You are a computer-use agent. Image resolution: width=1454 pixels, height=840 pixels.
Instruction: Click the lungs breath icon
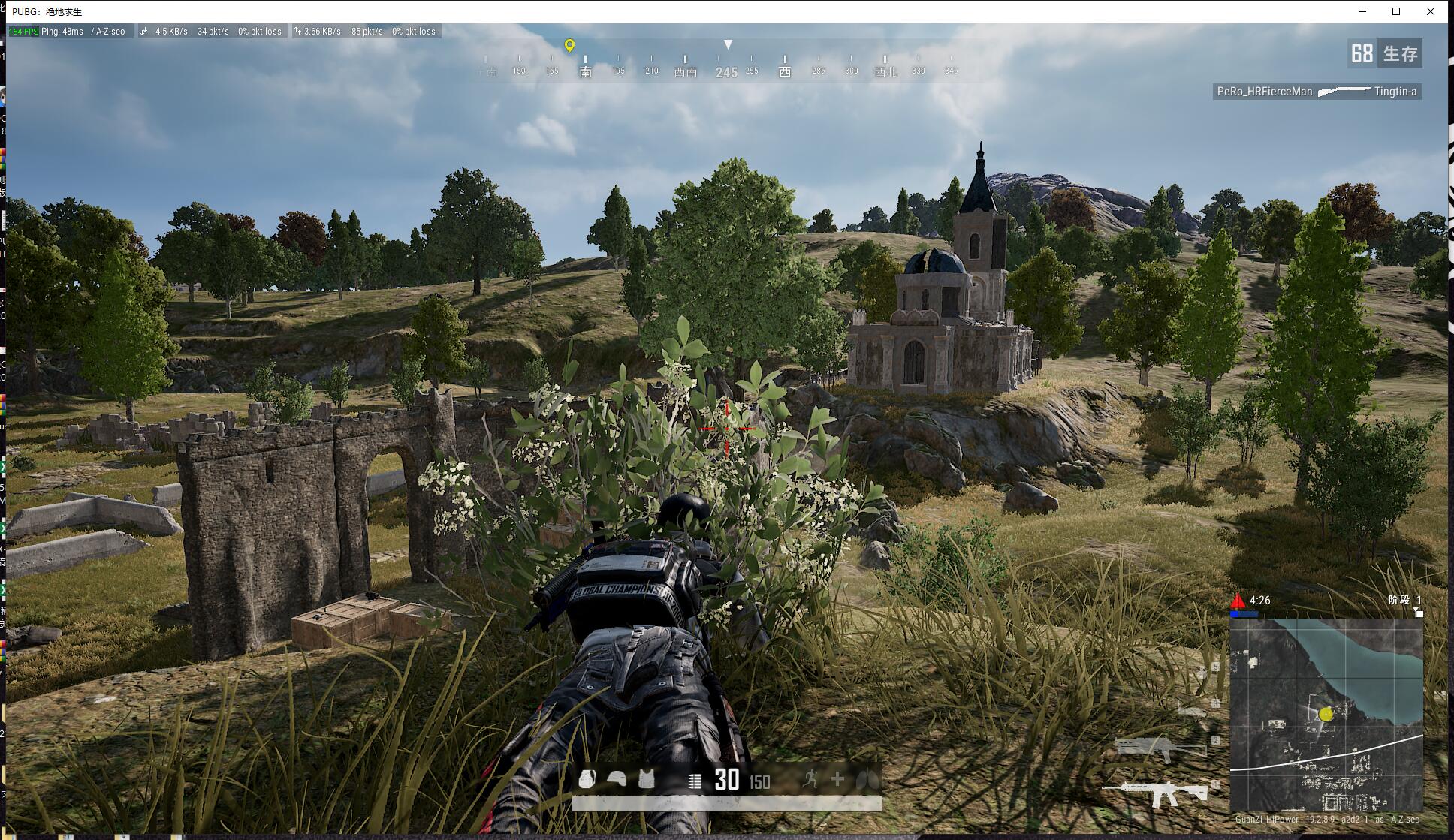(866, 779)
